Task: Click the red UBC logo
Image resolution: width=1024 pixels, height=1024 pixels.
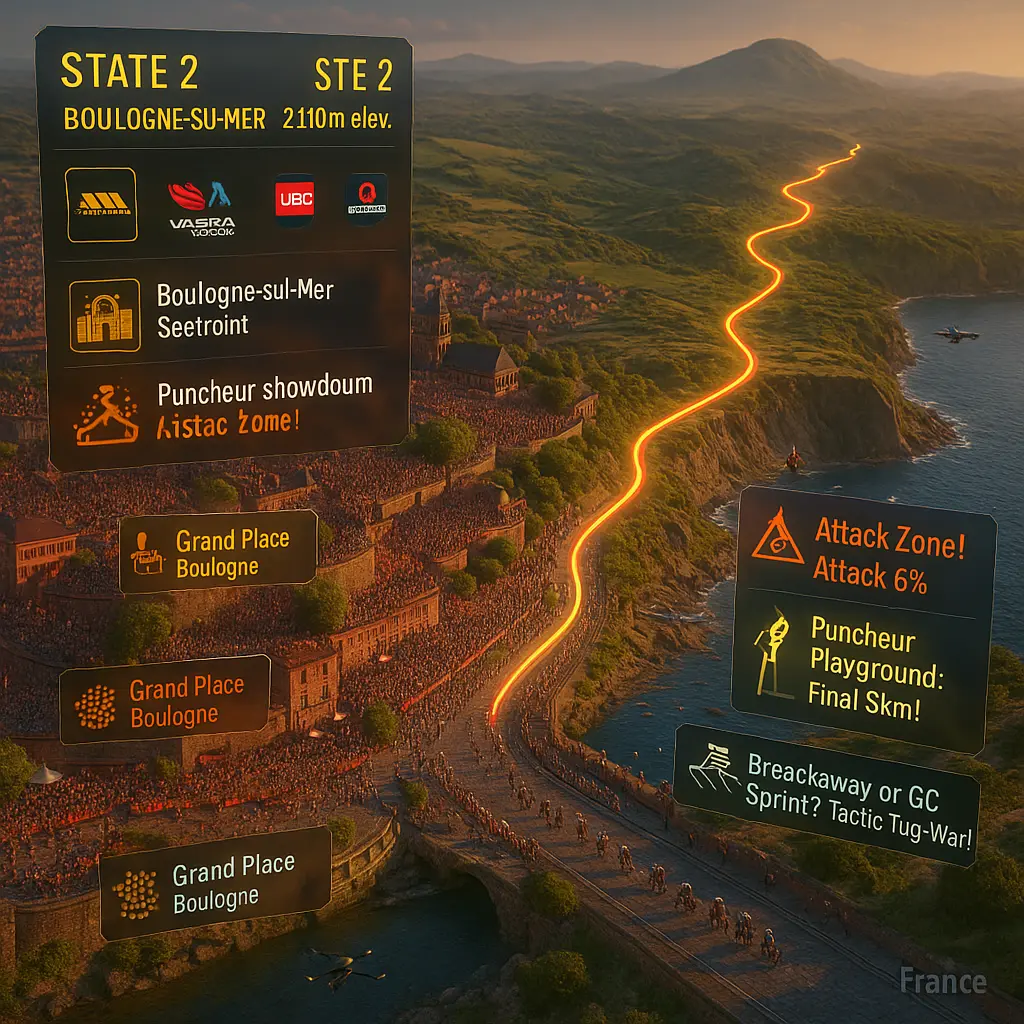Action: pos(294,200)
